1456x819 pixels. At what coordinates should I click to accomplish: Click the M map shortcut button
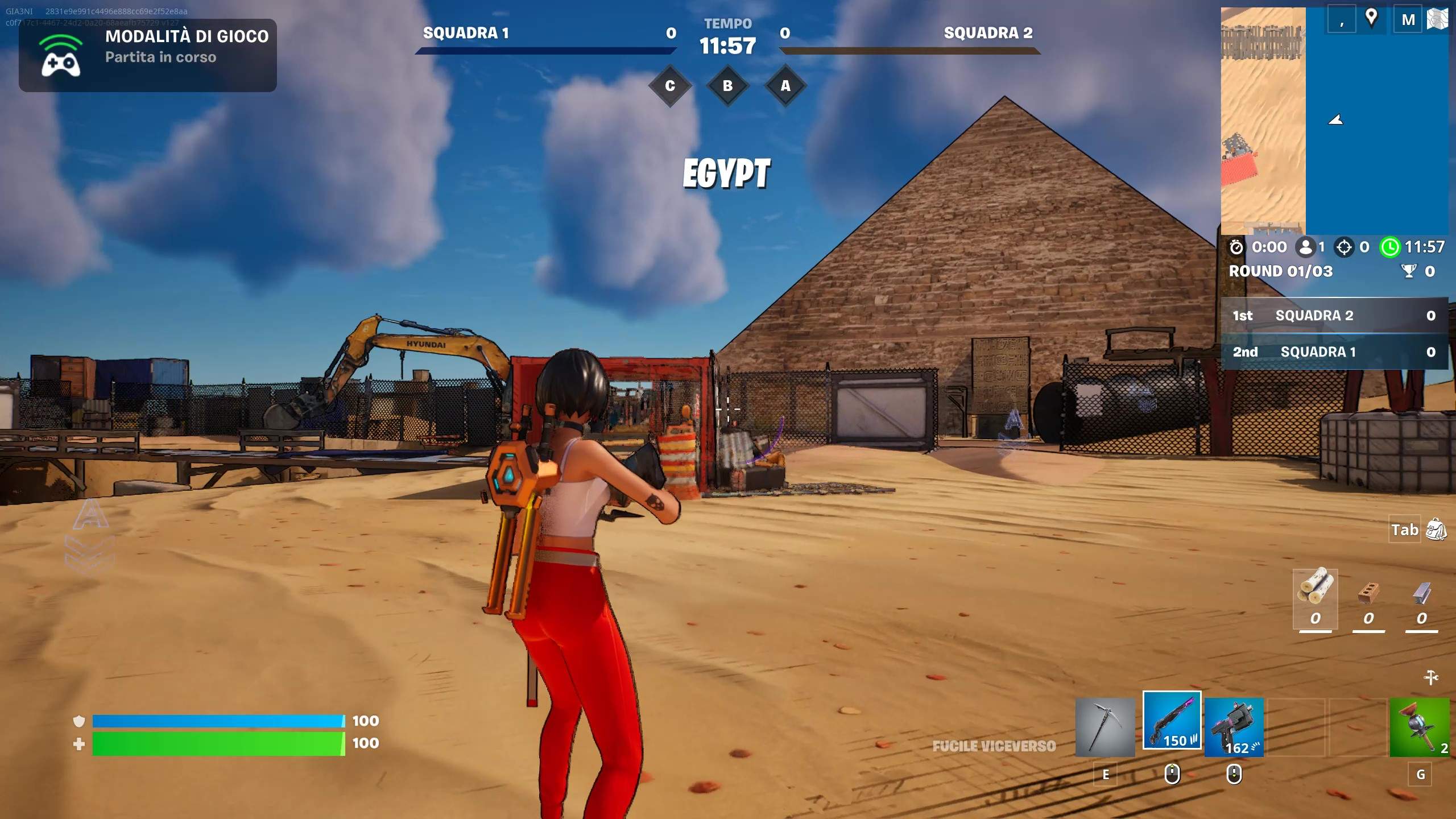(1409, 19)
